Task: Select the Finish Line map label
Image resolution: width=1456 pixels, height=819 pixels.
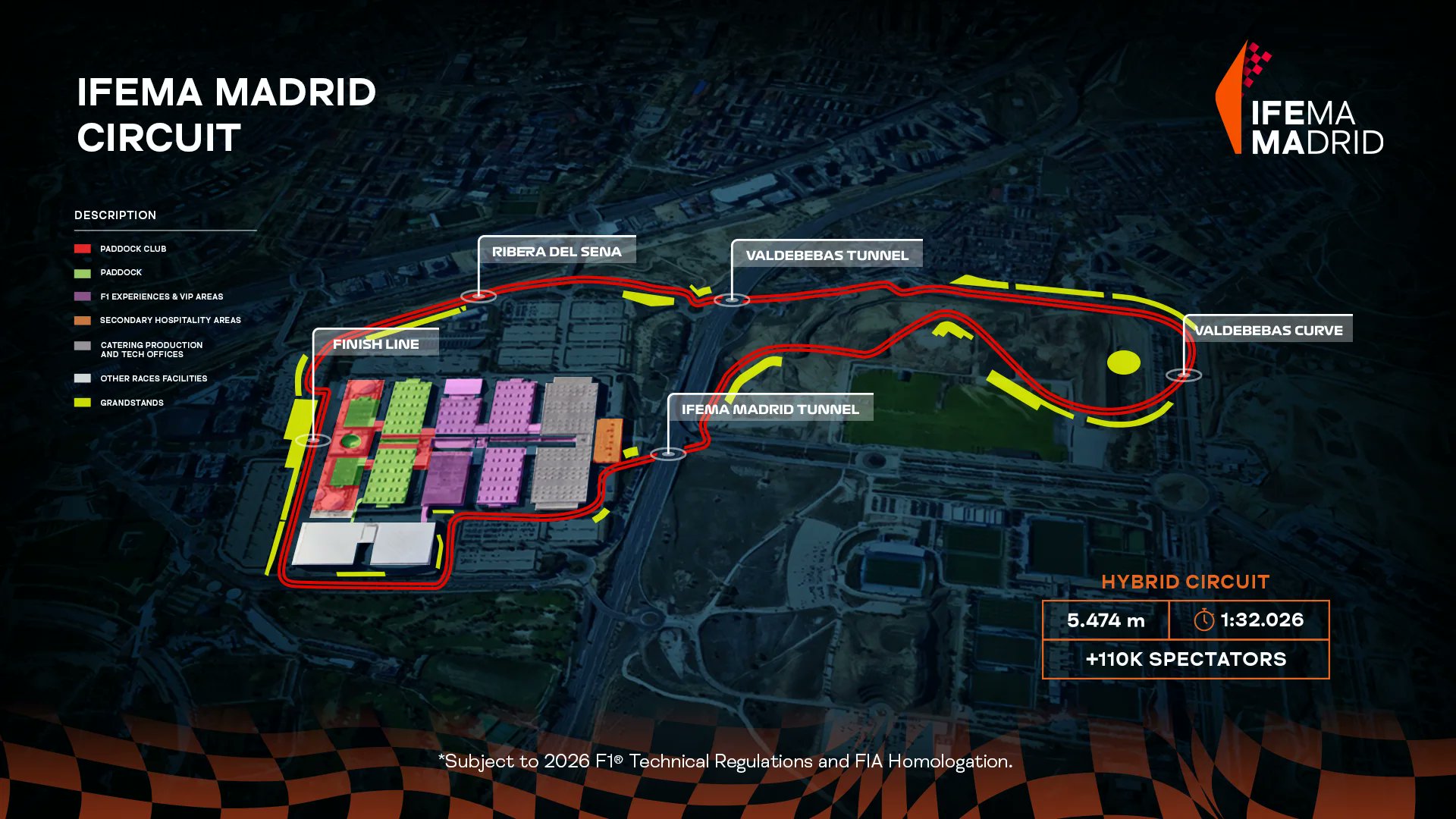Action: 376,344
